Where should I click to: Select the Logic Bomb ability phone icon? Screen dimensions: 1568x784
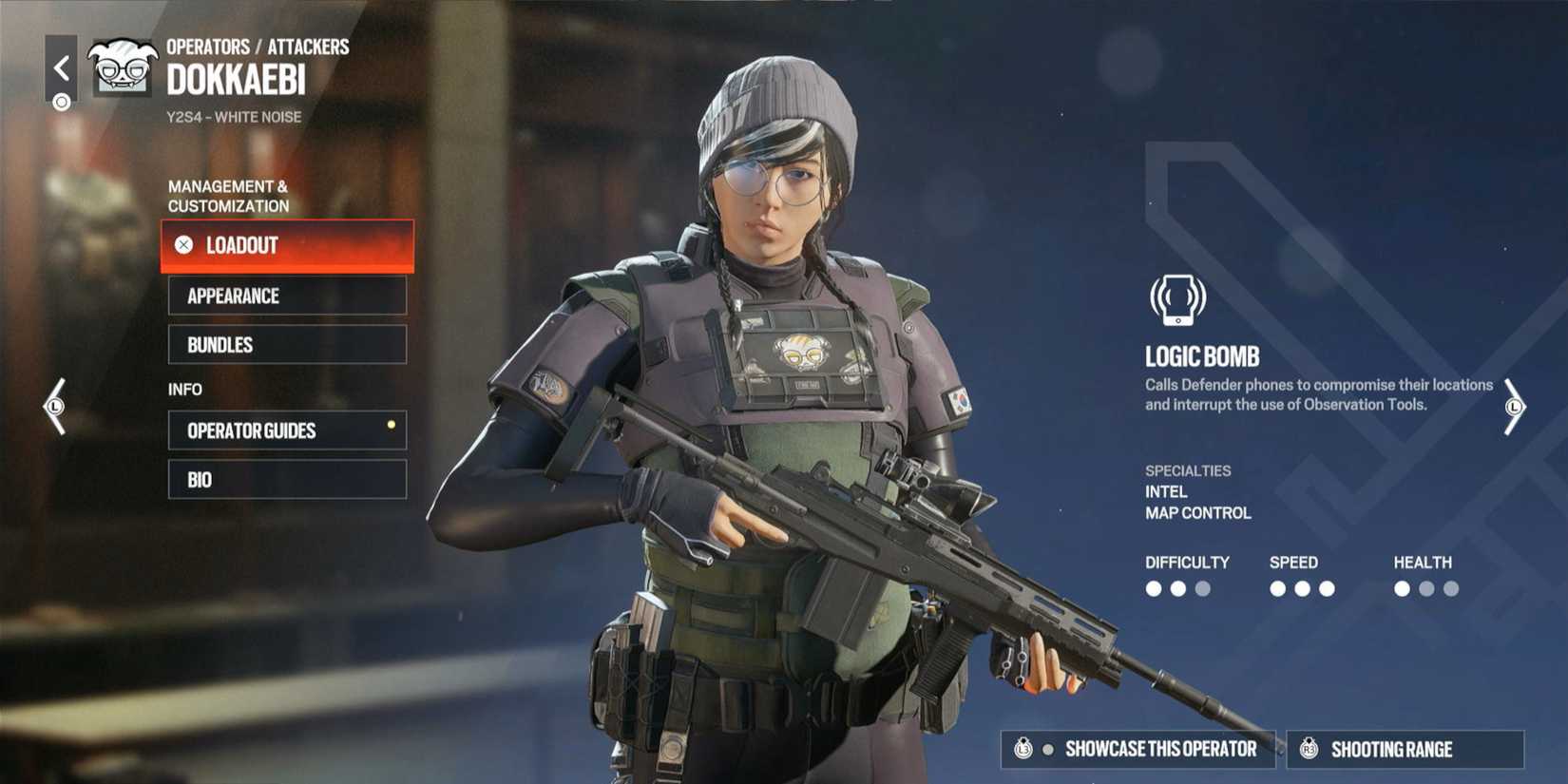[1178, 299]
